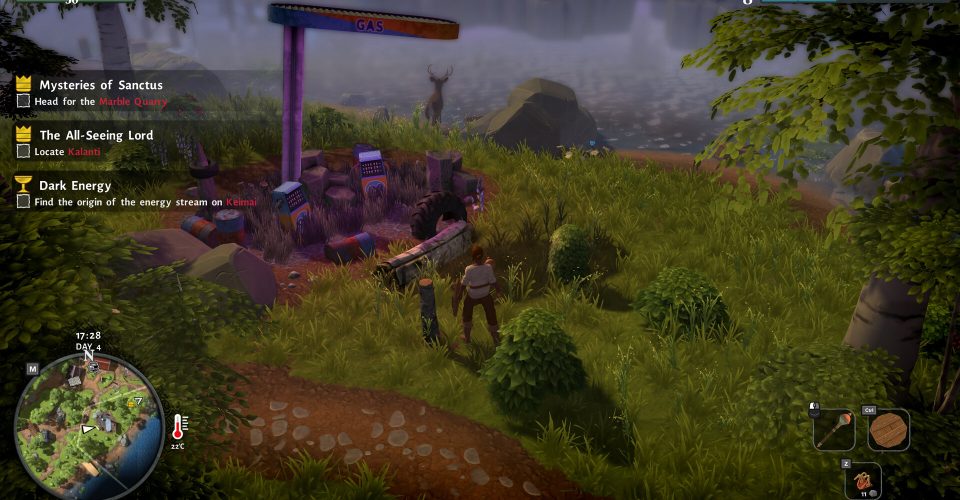Select the Dark Energy quest tracker
960x500 pixels.
click(x=75, y=185)
